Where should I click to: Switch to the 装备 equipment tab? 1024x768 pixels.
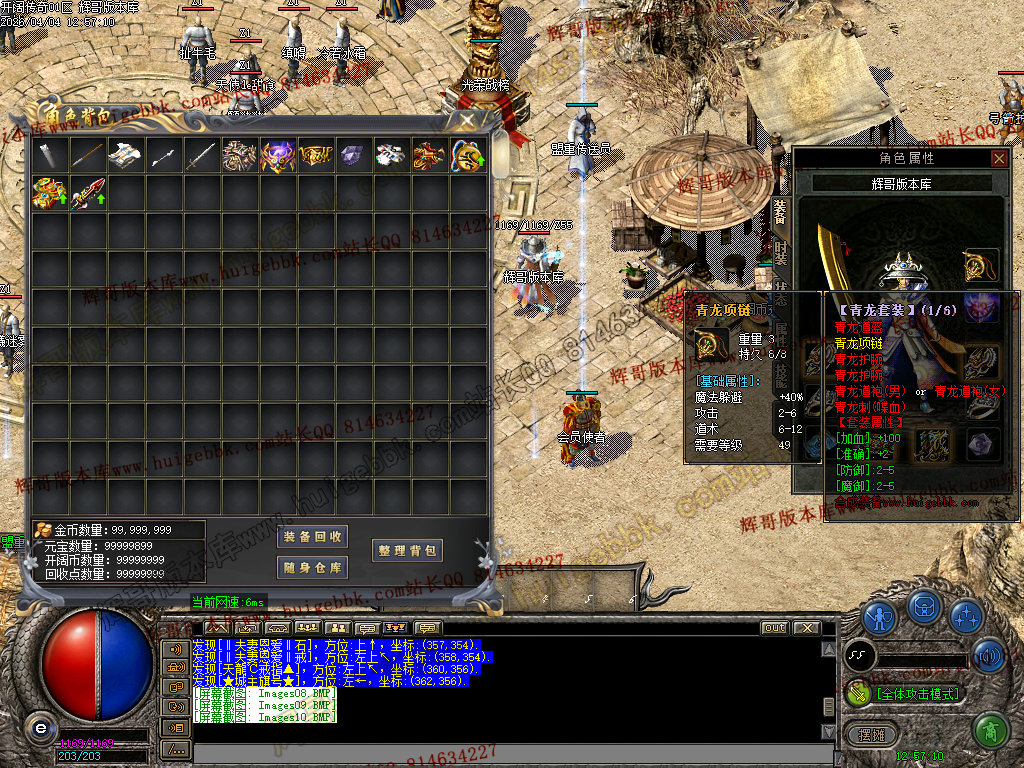781,212
